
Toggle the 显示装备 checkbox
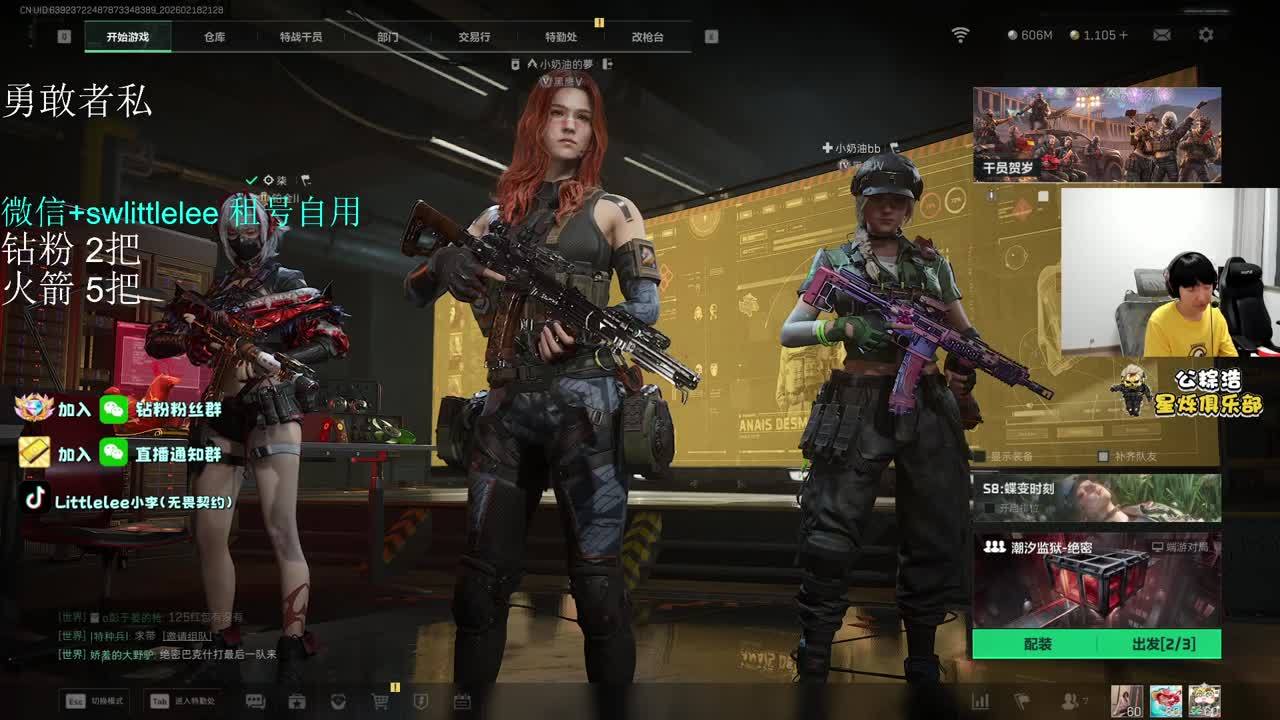pyautogui.click(x=982, y=456)
